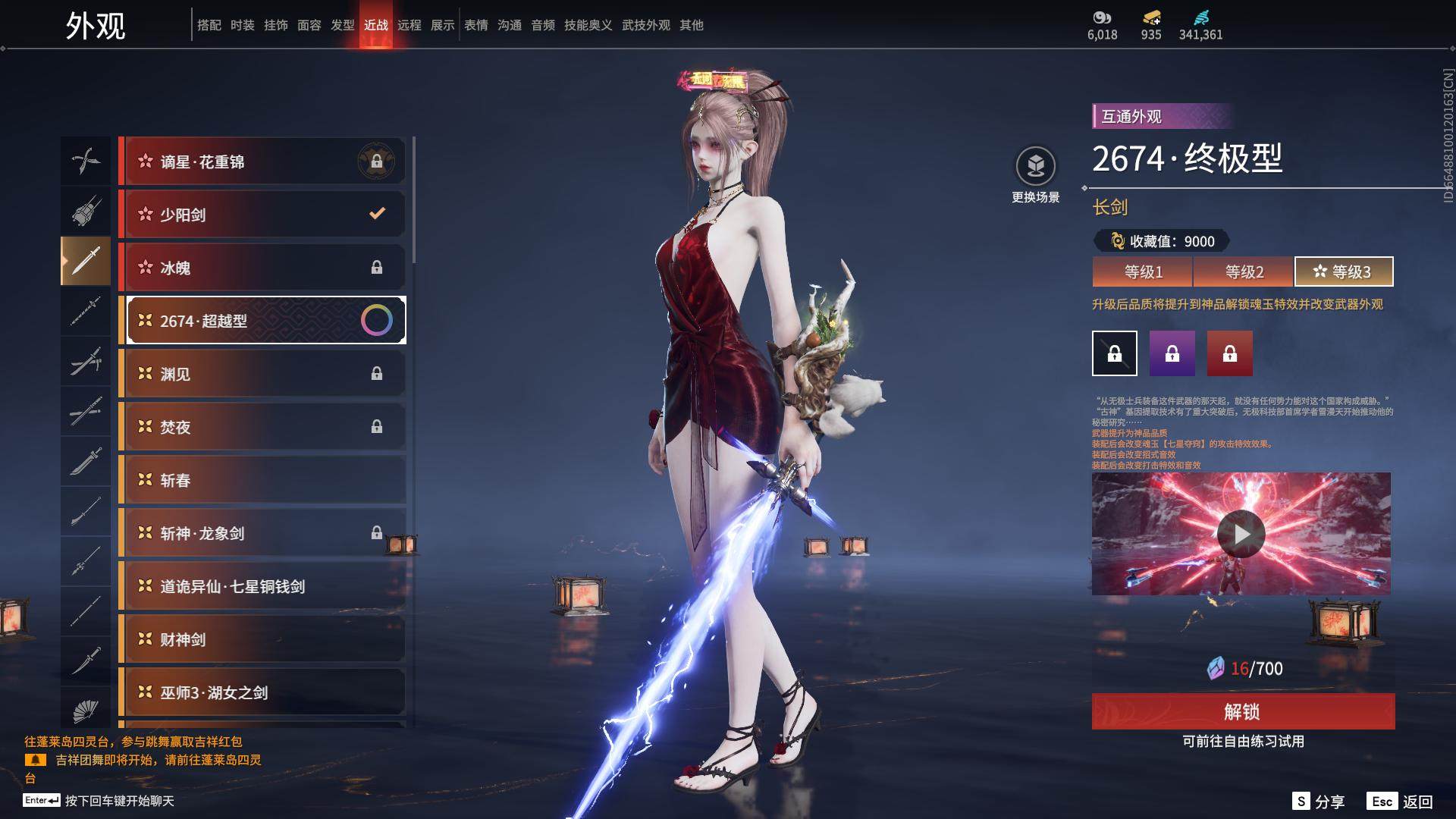The width and height of the screenshot is (1456, 819).
Task: Choose the red locked color variant
Action: 1229,353
